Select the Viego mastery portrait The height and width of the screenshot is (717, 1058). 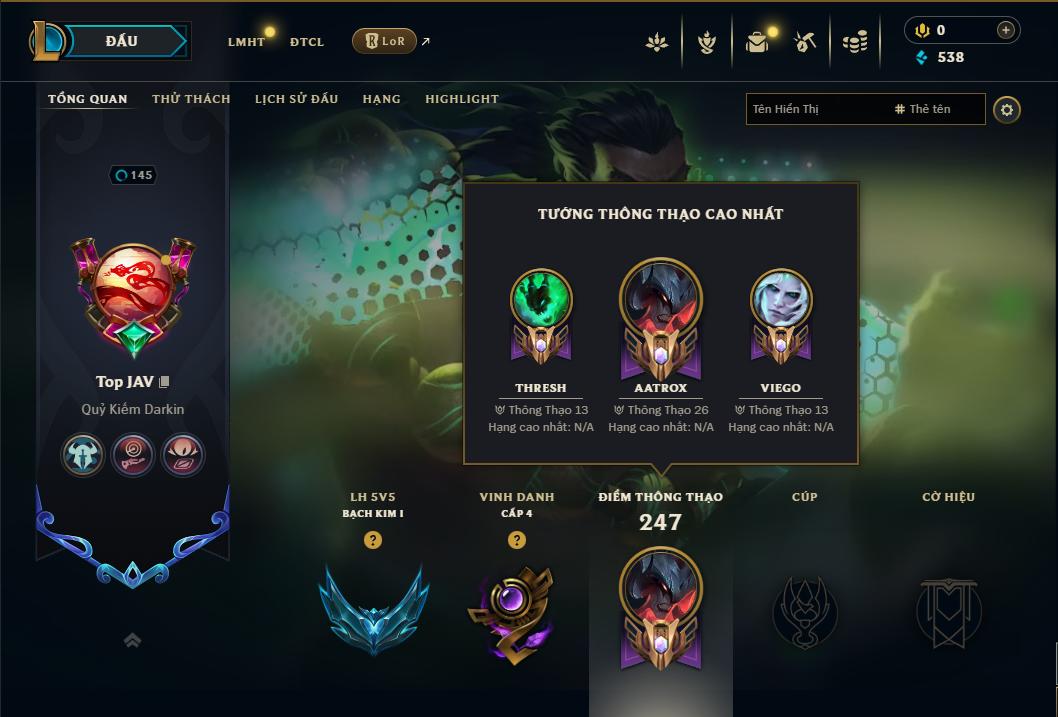point(780,300)
